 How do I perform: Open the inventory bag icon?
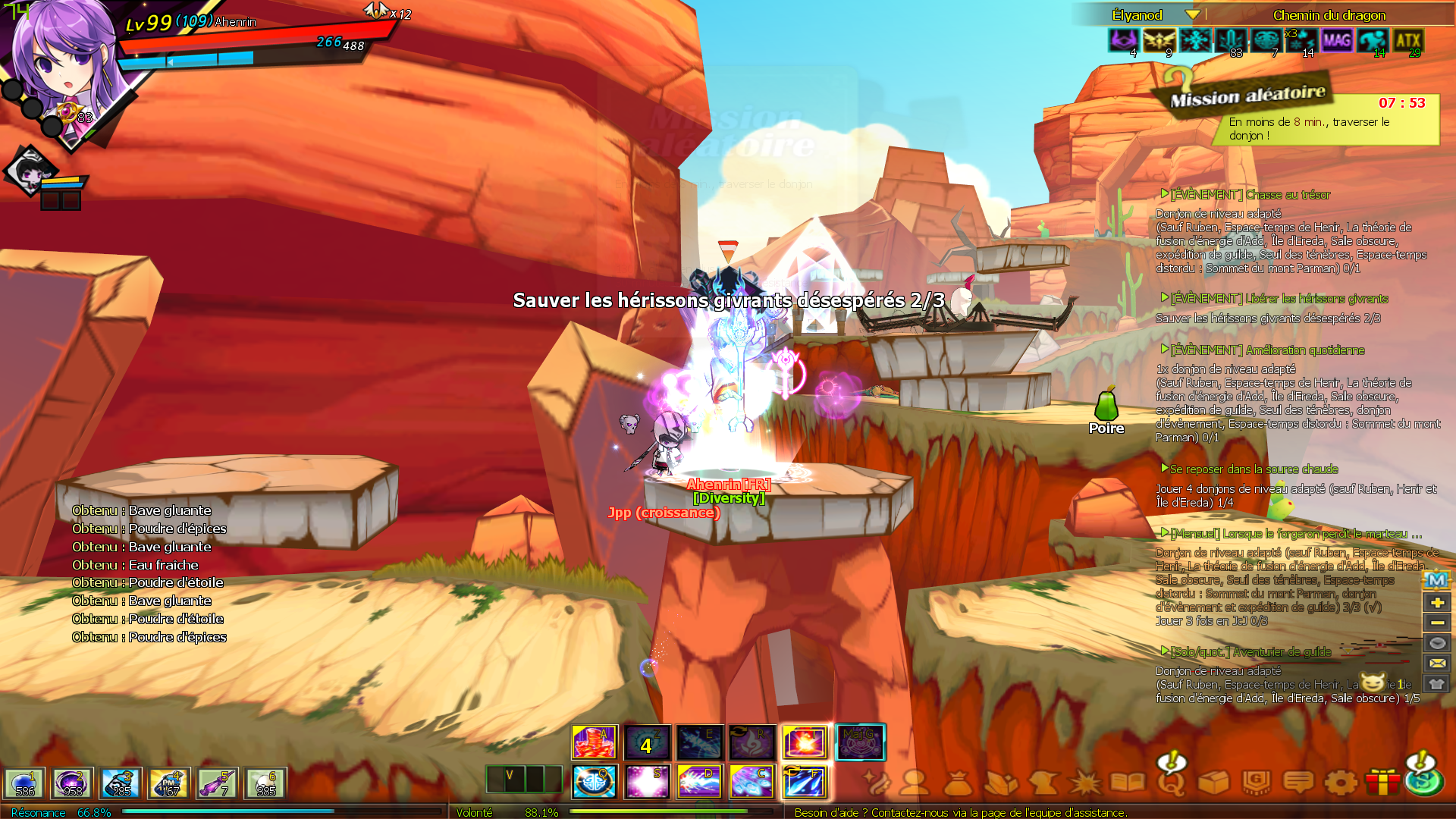pyautogui.click(x=958, y=782)
